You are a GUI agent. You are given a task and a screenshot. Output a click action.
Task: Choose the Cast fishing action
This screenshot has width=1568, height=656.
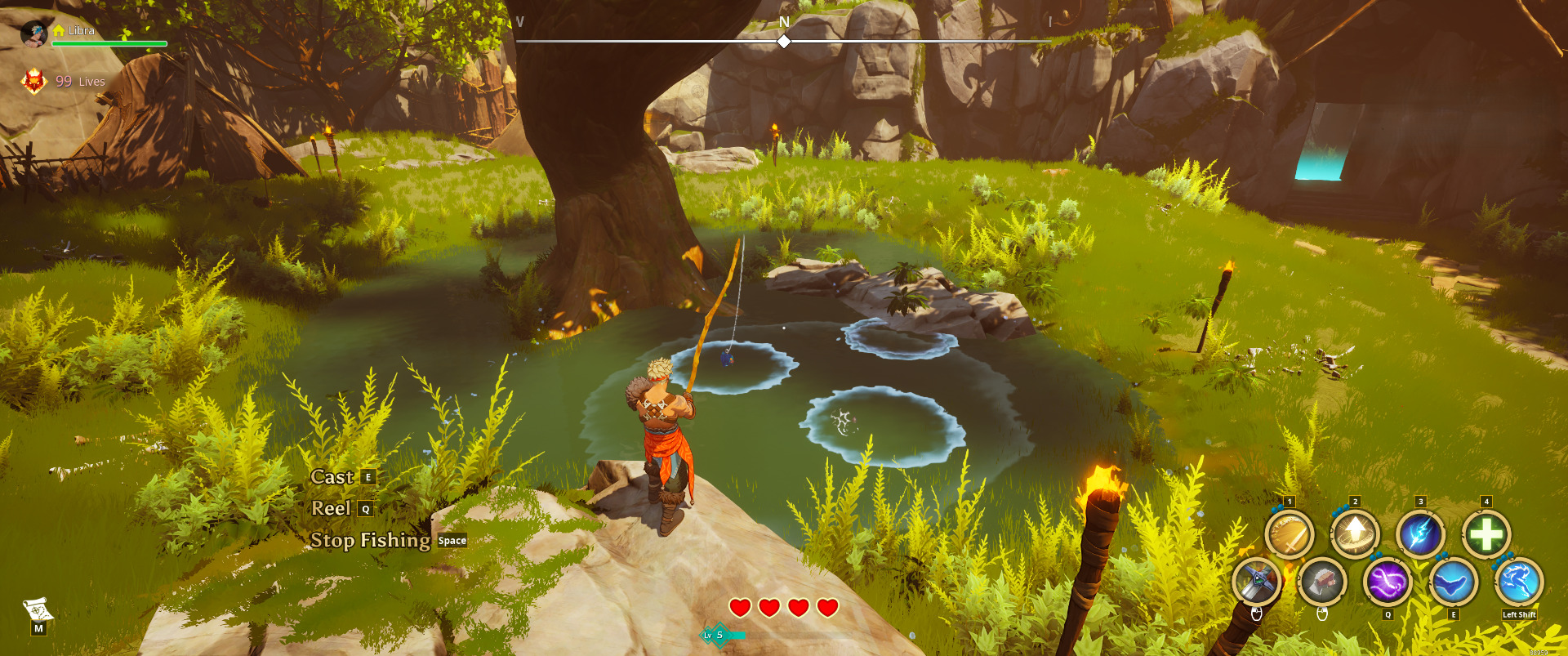(x=332, y=477)
